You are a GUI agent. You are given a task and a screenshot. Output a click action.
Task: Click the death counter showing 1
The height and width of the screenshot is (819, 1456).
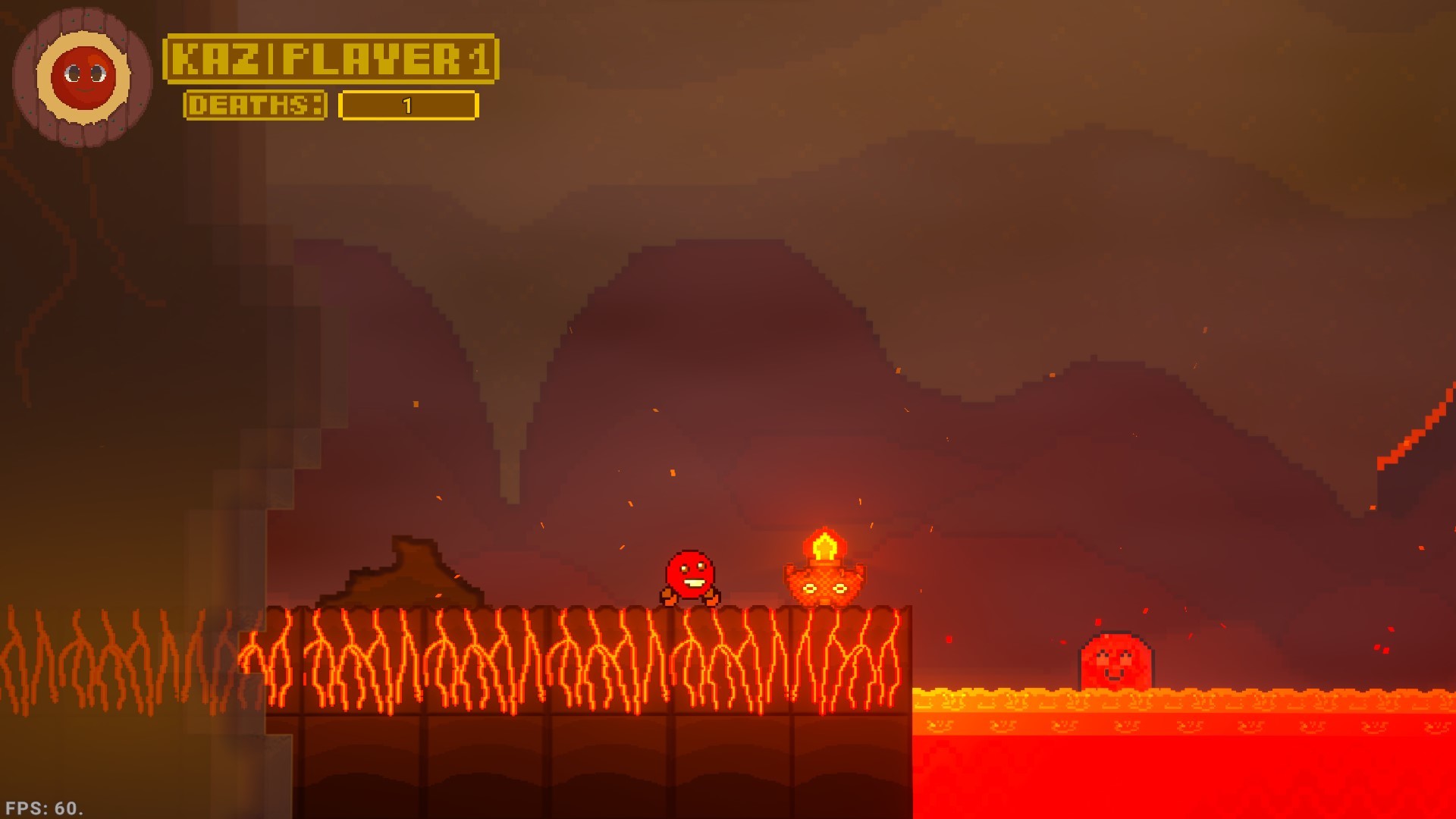point(407,106)
